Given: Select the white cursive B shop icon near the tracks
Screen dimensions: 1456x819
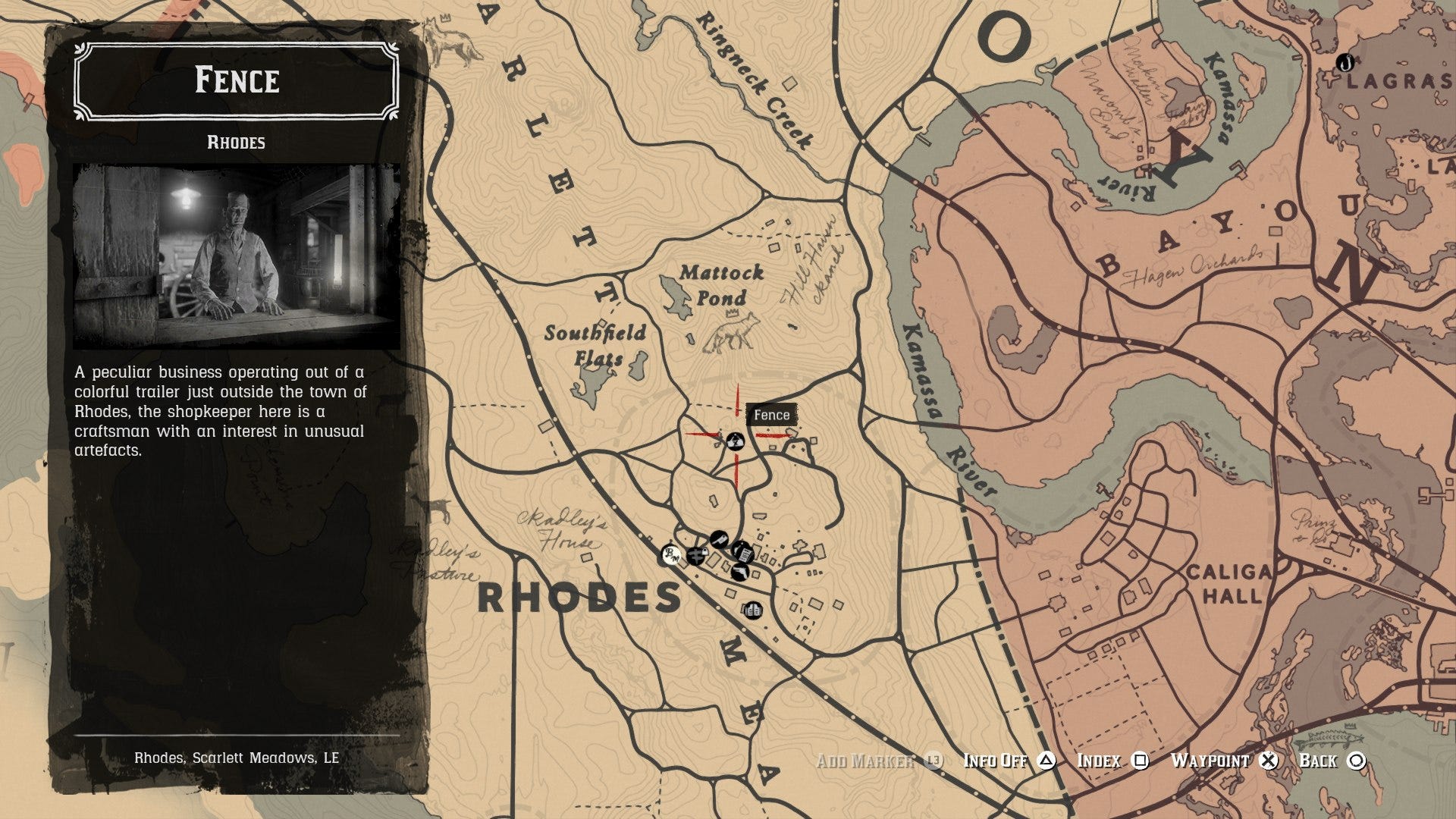Looking at the screenshot, I should 671,554.
